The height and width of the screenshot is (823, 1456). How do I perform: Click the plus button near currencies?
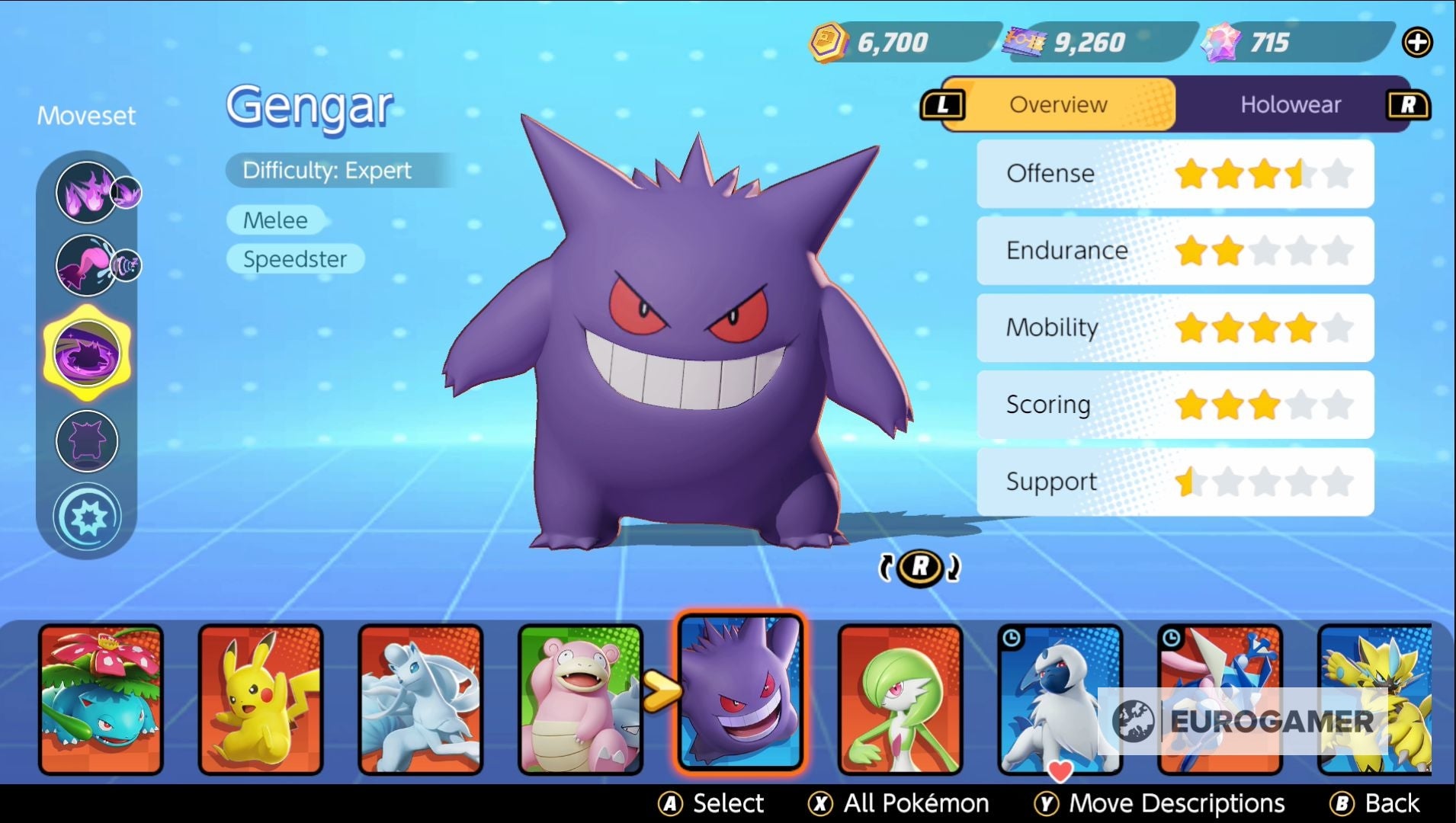click(x=1416, y=40)
